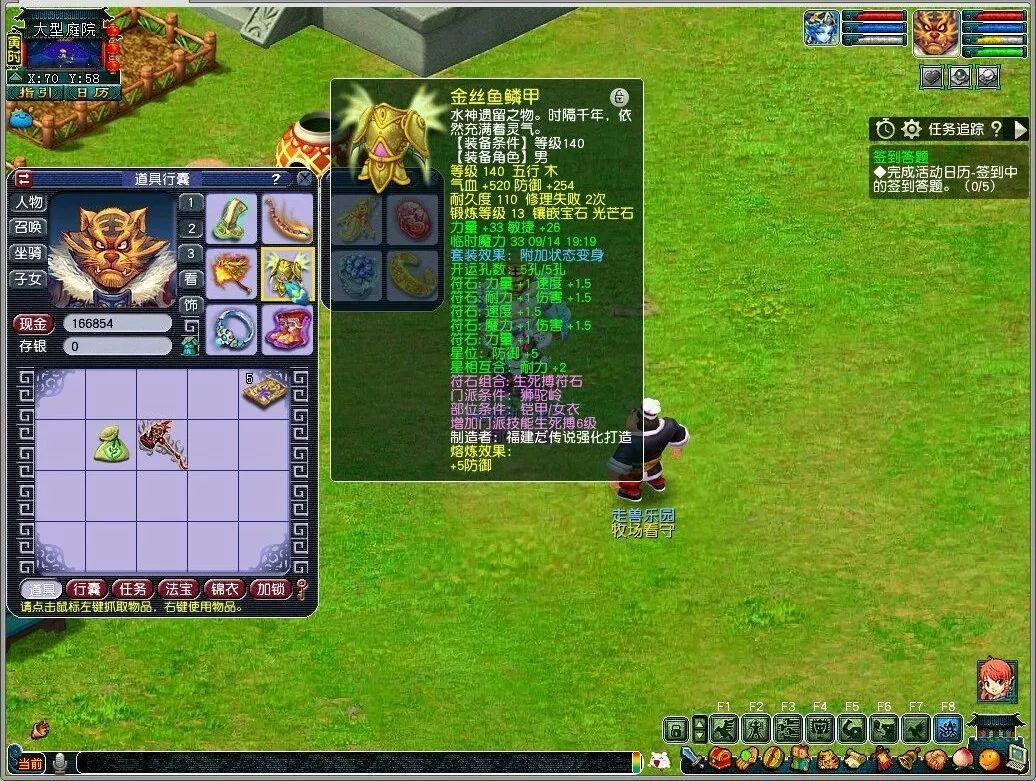The image size is (1036, 781).
Task: Open the 任务 quest items tab
Action: click(x=132, y=589)
